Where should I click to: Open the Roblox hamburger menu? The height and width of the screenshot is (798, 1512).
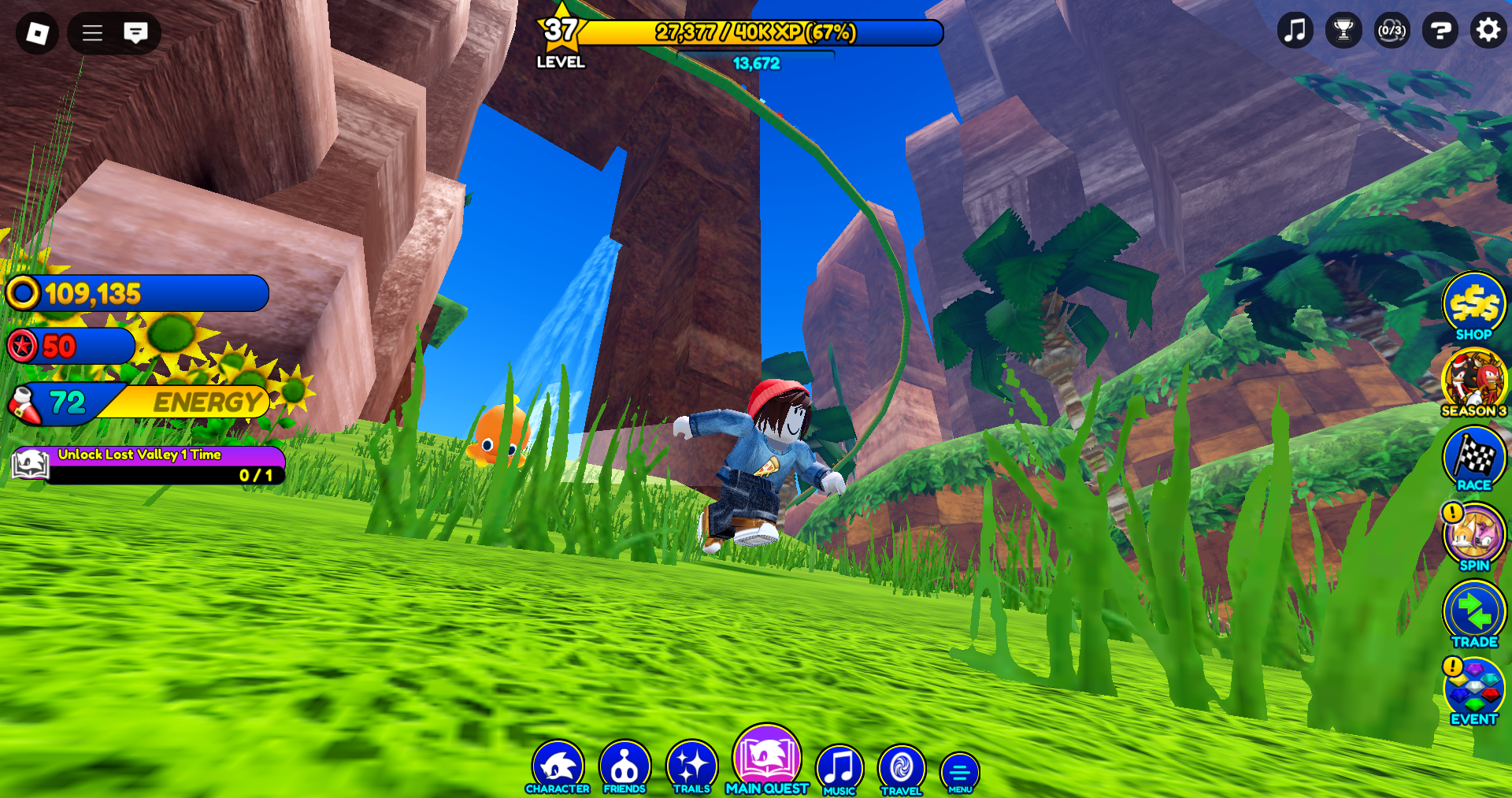[93, 33]
